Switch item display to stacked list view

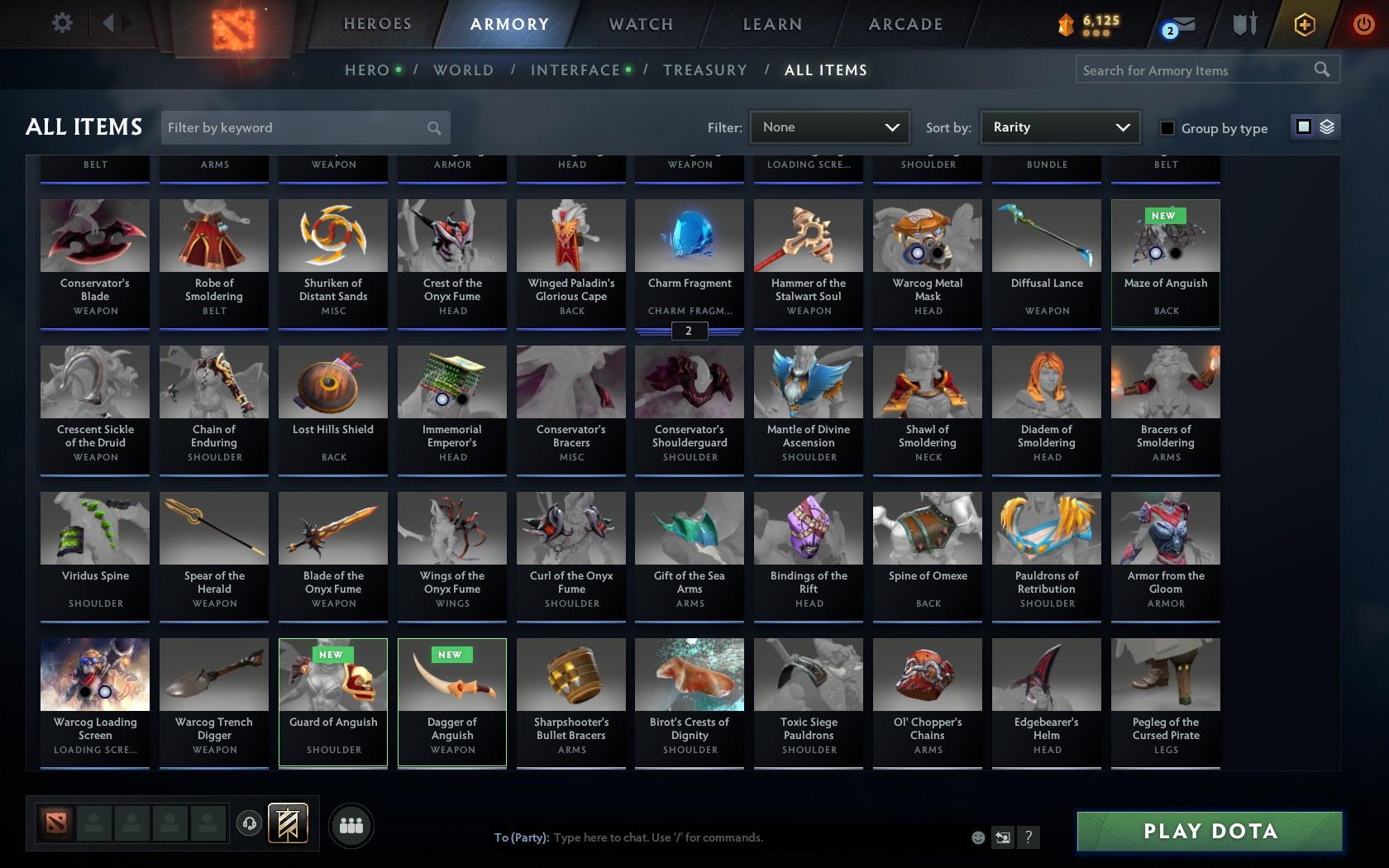[x=1328, y=128]
